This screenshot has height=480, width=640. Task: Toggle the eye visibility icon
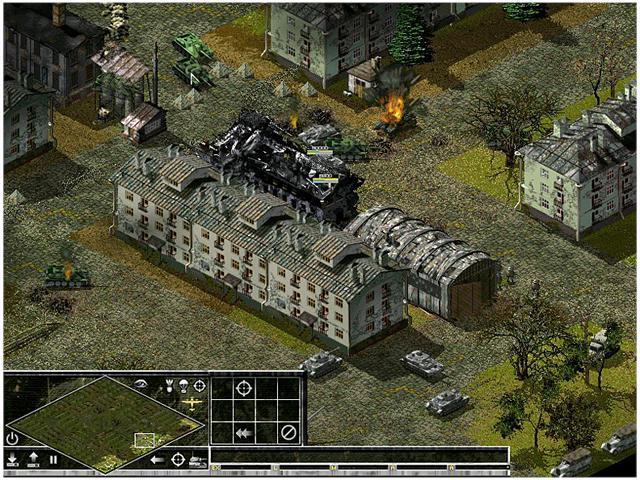click(x=141, y=384)
